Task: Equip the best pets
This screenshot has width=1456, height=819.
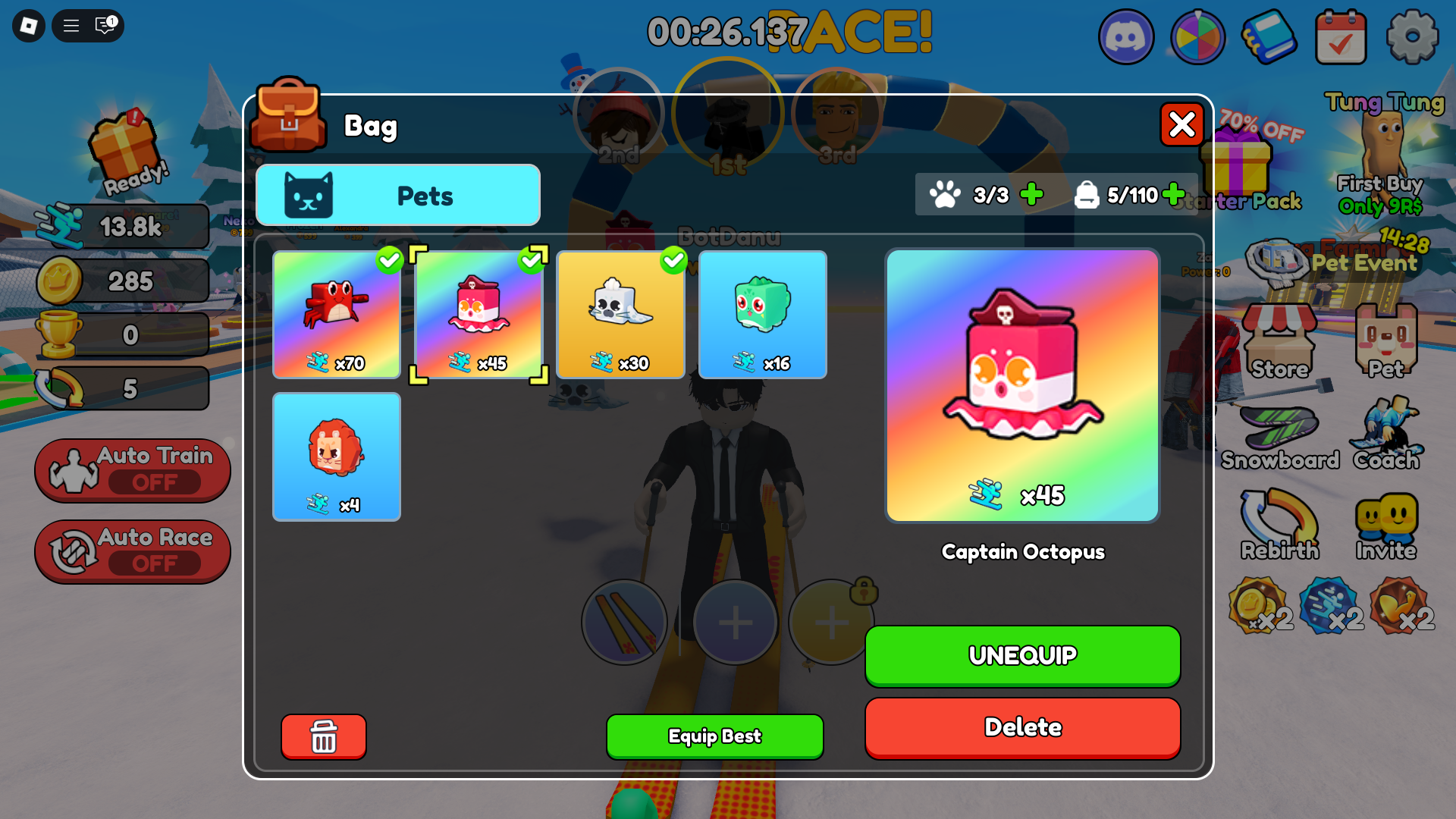Action: click(714, 736)
